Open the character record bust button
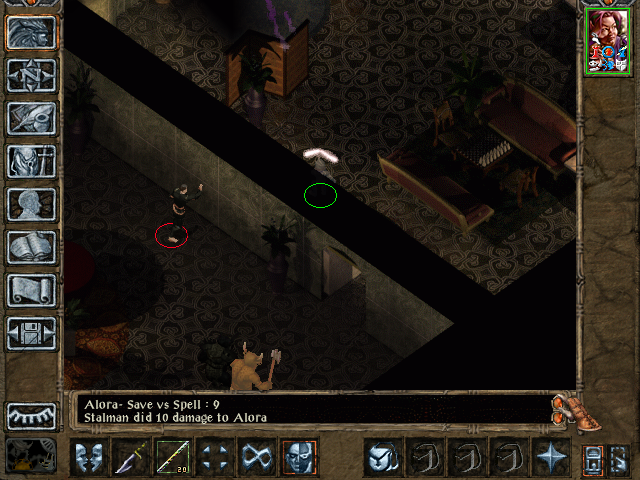Image resolution: width=640 pixels, height=480 pixels. [31, 204]
